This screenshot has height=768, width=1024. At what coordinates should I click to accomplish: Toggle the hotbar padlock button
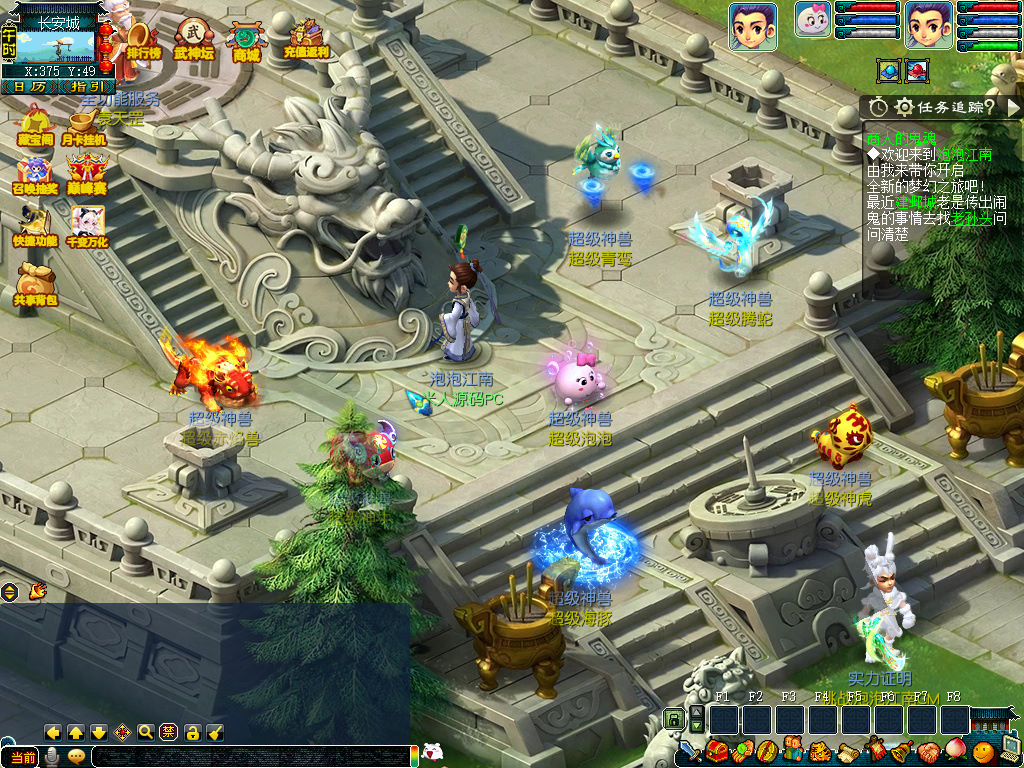(675, 718)
